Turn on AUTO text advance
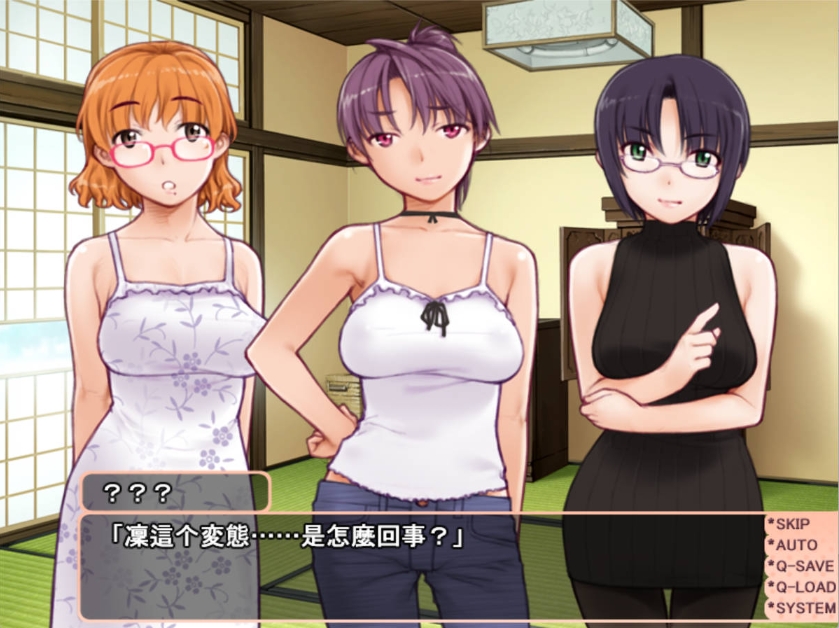839x628 pixels. [x=795, y=545]
